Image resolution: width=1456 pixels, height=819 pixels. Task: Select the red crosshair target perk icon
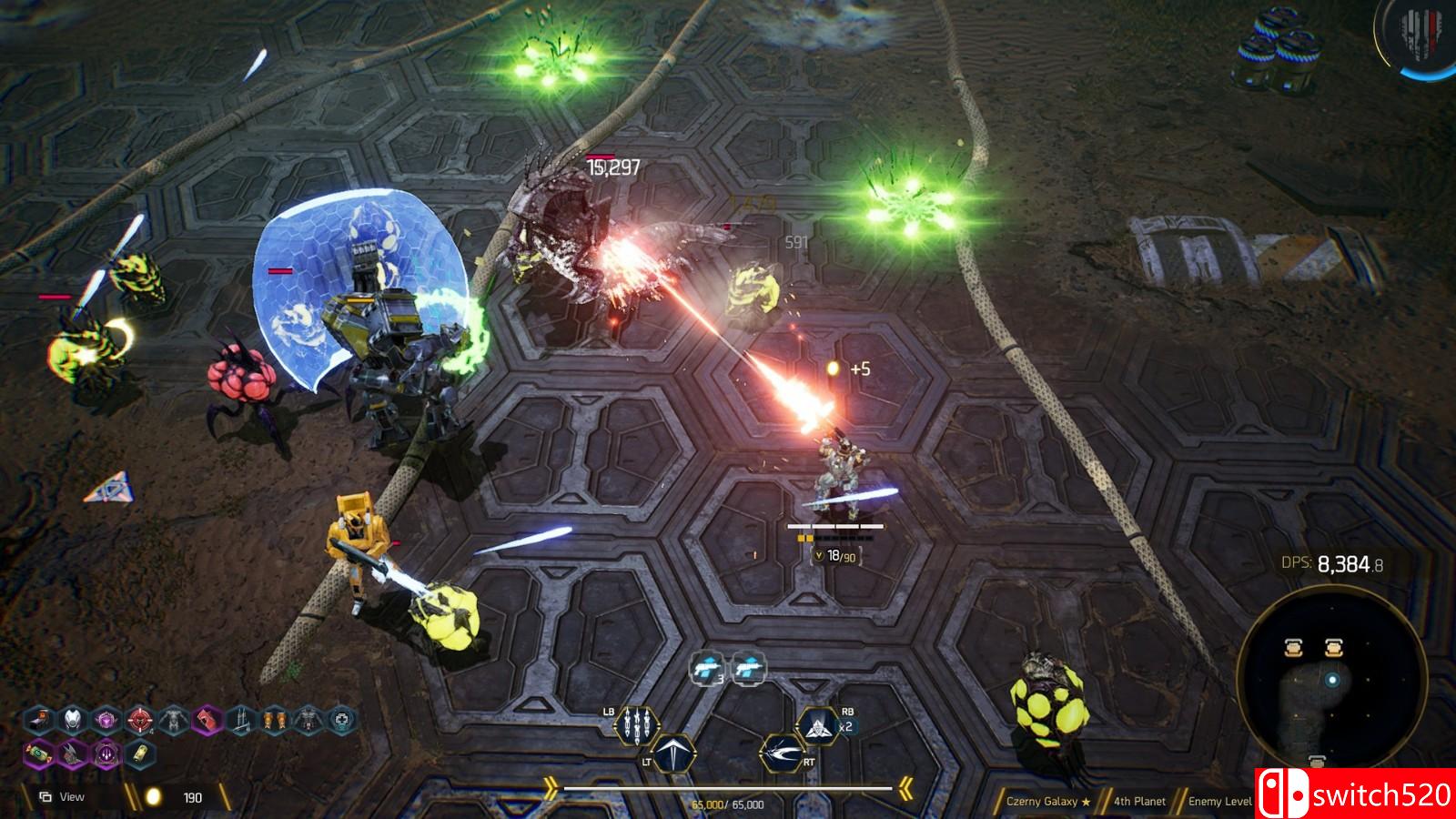[x=139, y=720]
